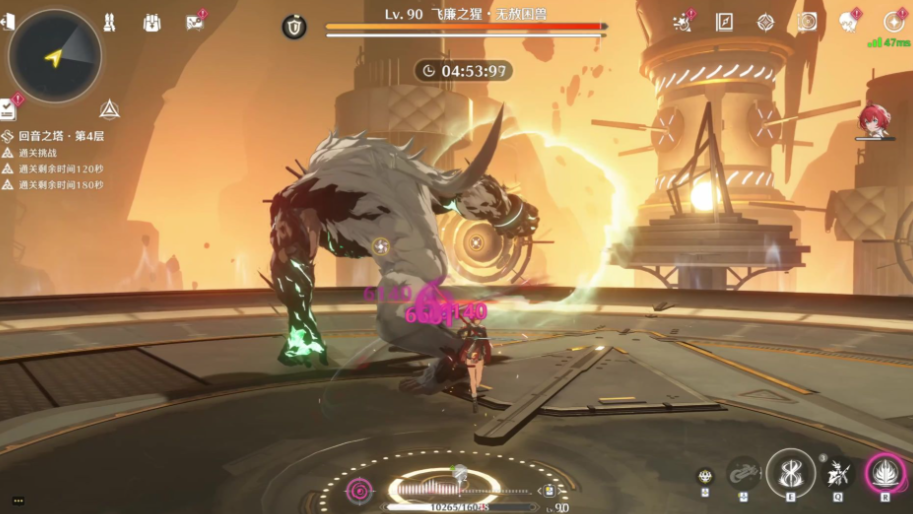The height and width of the screenshot is (514, 913).
Task: Click the triangular emblem beside the minimap
Action: click(109, 108)
